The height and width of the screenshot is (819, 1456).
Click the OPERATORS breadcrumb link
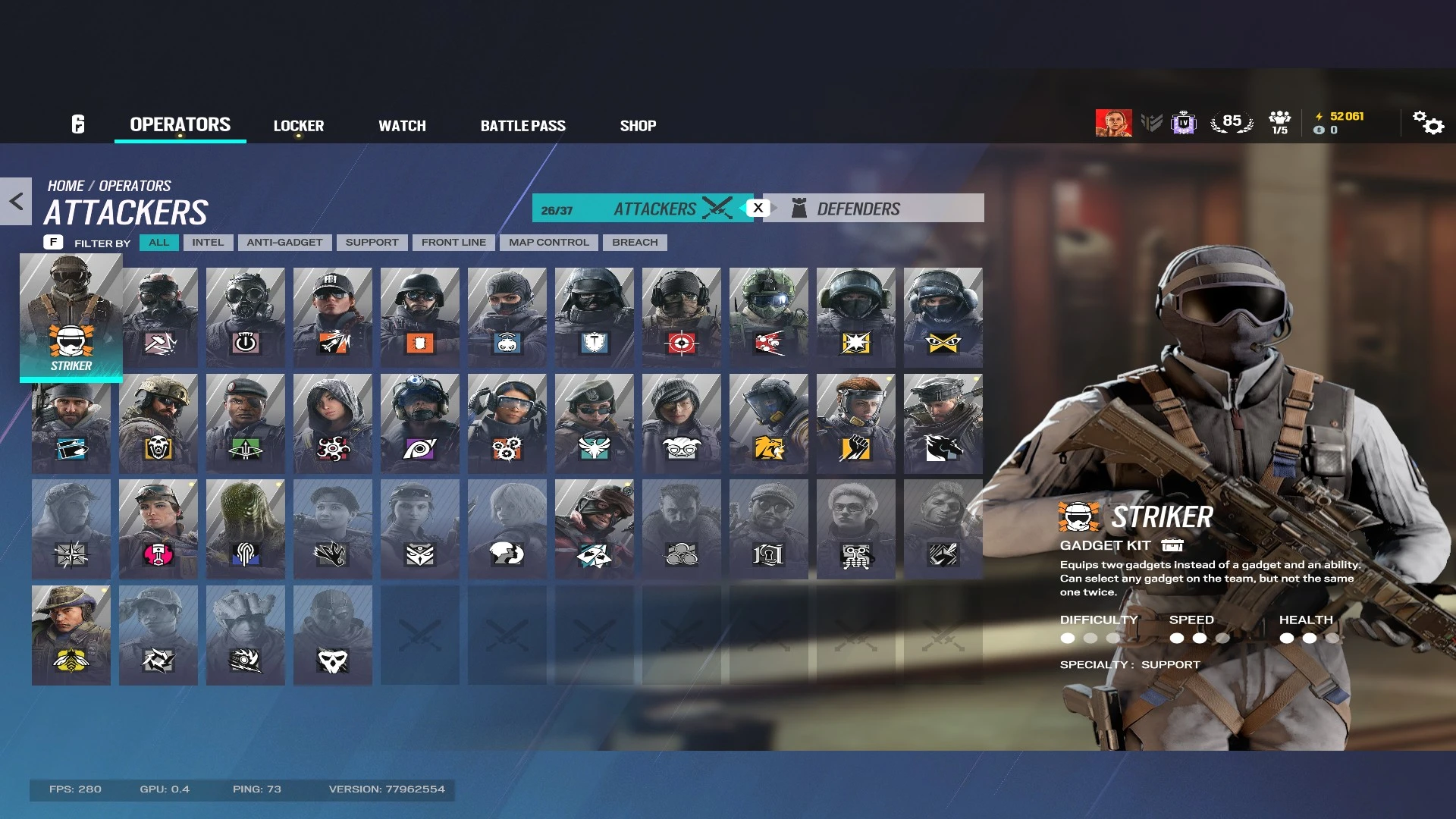tap(134, 185)
